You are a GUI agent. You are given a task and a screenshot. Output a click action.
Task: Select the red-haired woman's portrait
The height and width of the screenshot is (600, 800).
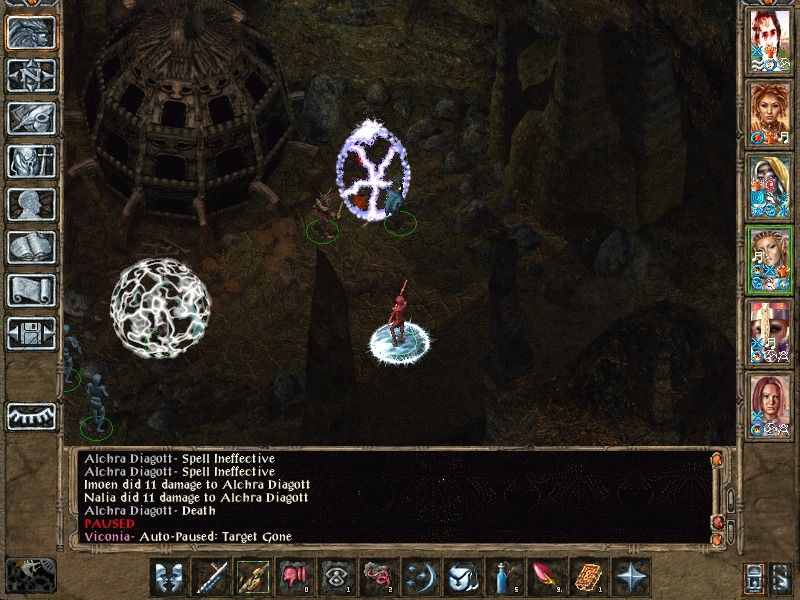point(769,403)
